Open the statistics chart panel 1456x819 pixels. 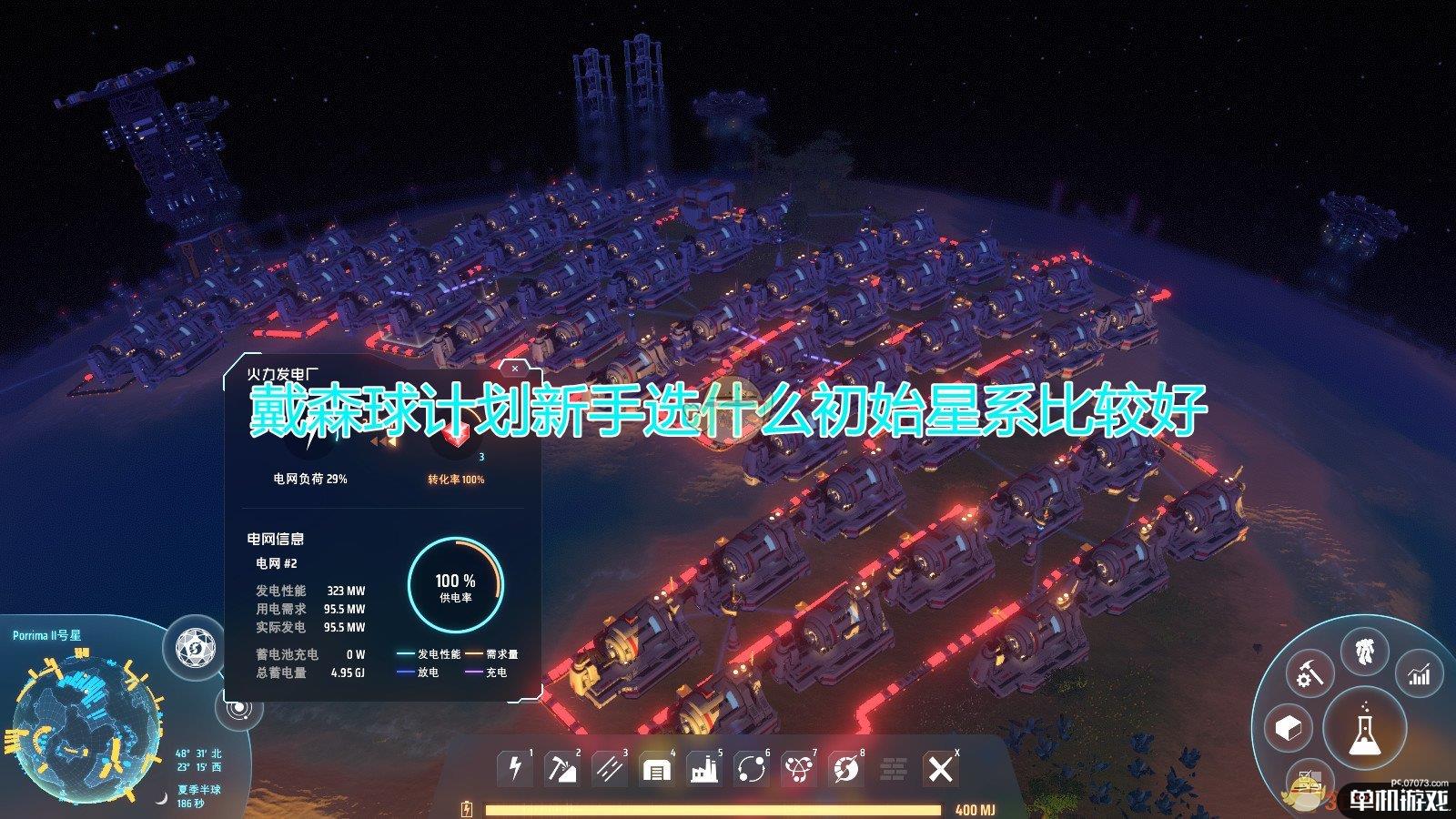[x=1418, y=675]
